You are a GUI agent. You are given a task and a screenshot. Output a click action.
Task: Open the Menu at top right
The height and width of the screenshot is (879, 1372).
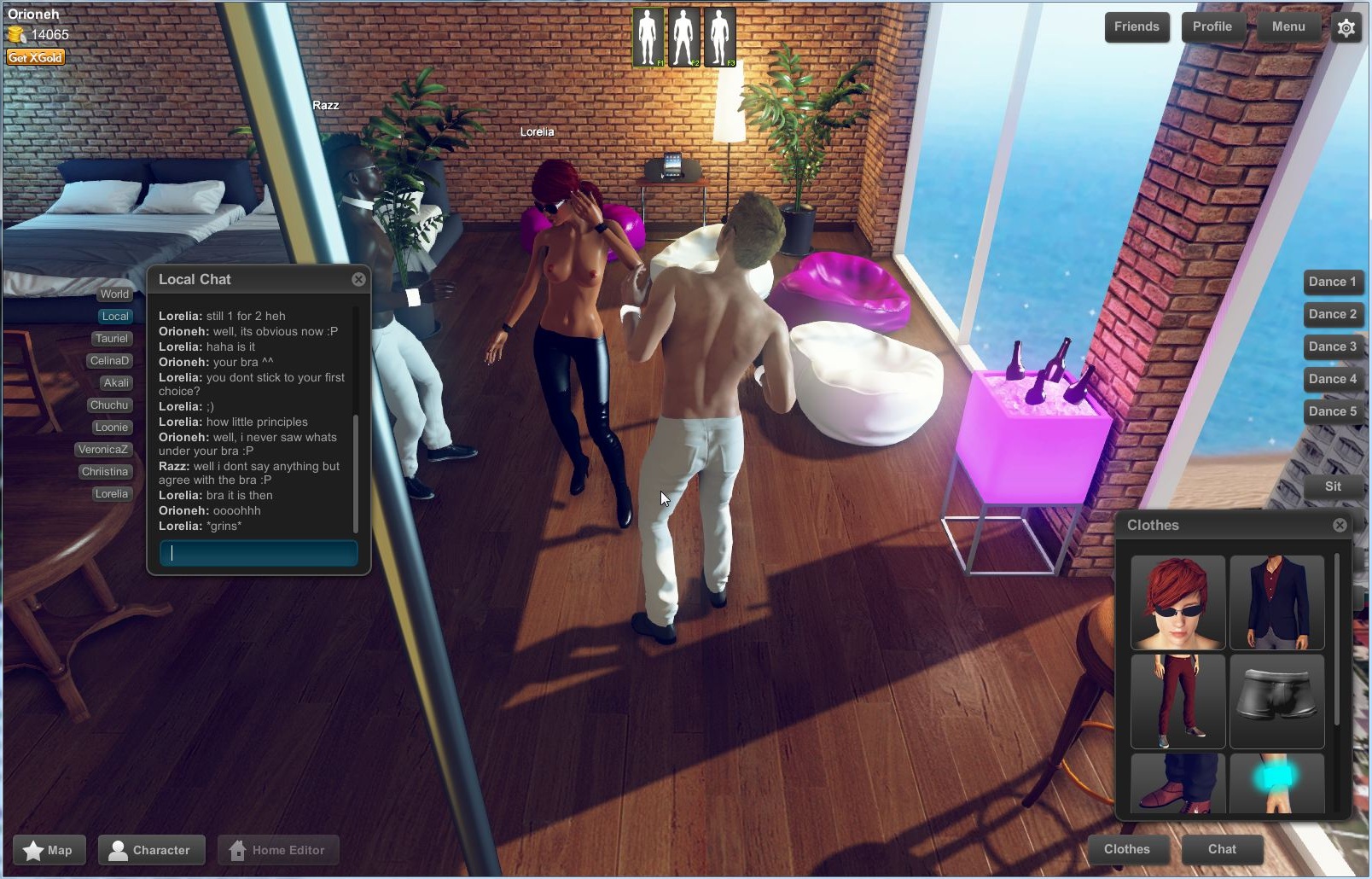point(1288,26)
